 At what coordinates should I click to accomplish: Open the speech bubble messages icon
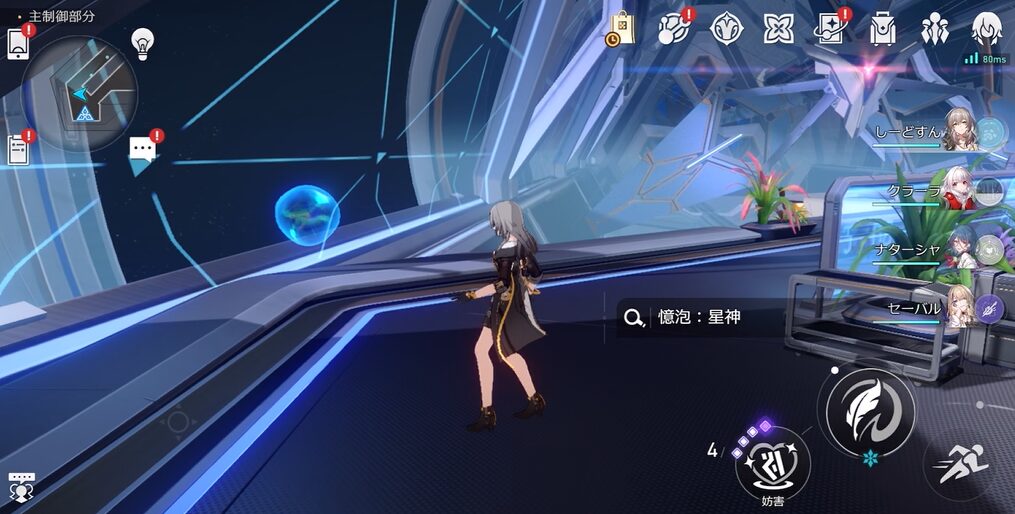point(143,152)
